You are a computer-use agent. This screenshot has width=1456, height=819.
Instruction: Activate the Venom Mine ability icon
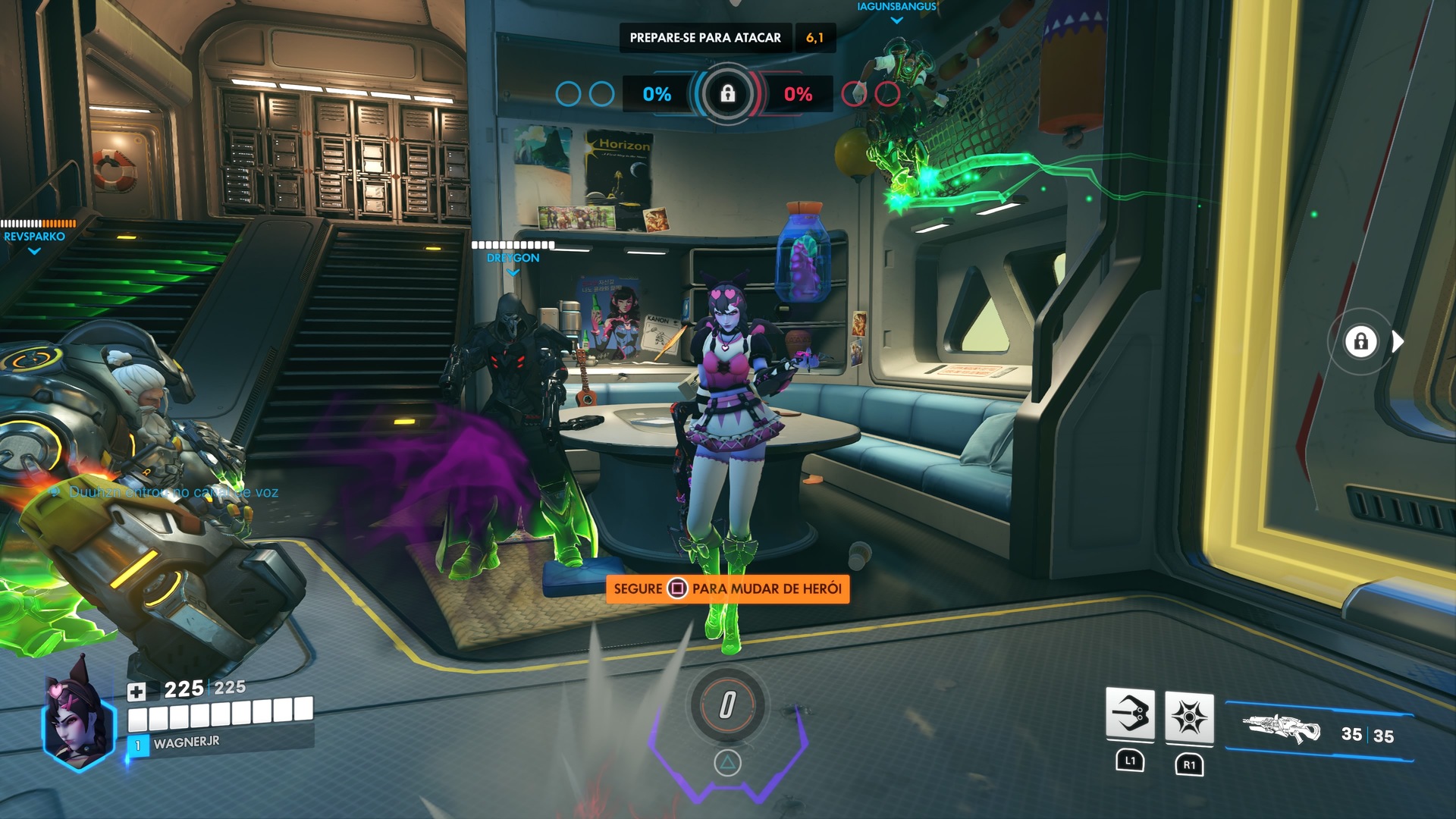1188,717
